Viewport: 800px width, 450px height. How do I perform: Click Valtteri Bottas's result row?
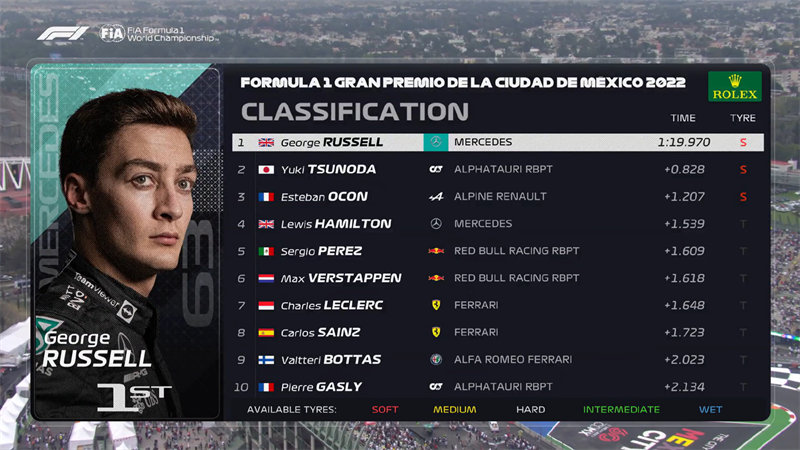pyautogui.click(x=497, y=359)
